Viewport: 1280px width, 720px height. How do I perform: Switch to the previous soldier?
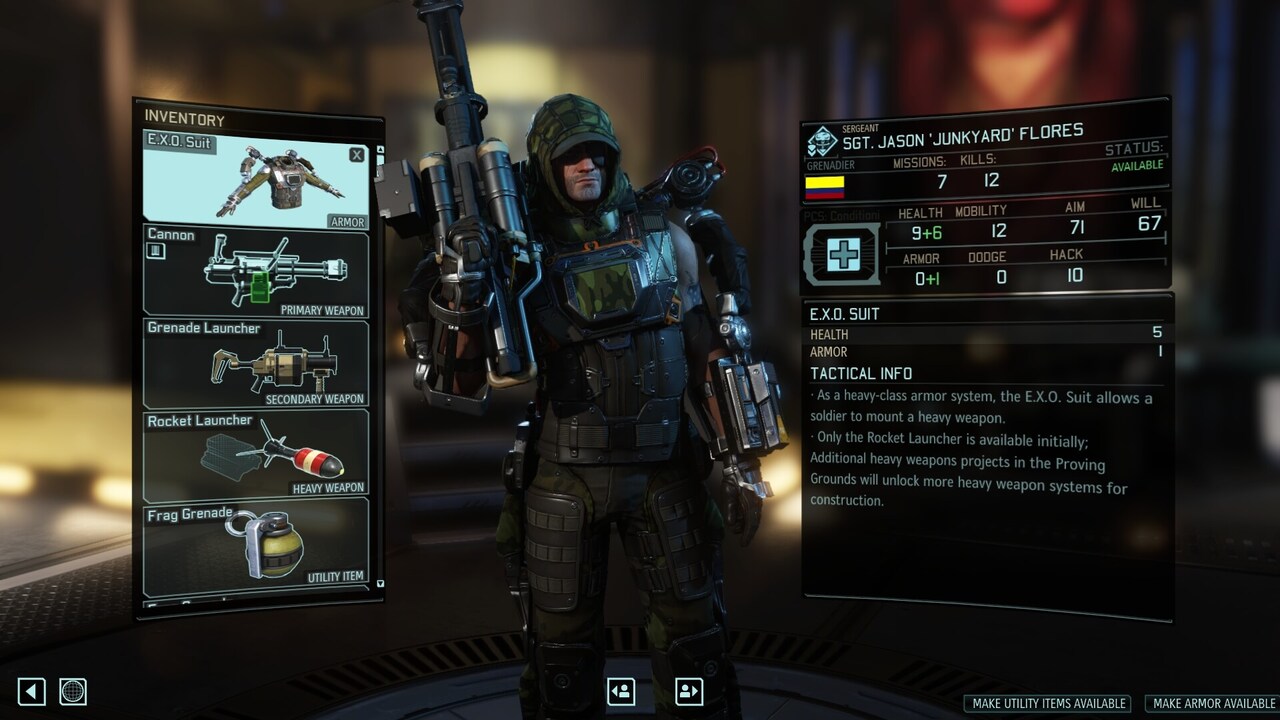point(620,691)
